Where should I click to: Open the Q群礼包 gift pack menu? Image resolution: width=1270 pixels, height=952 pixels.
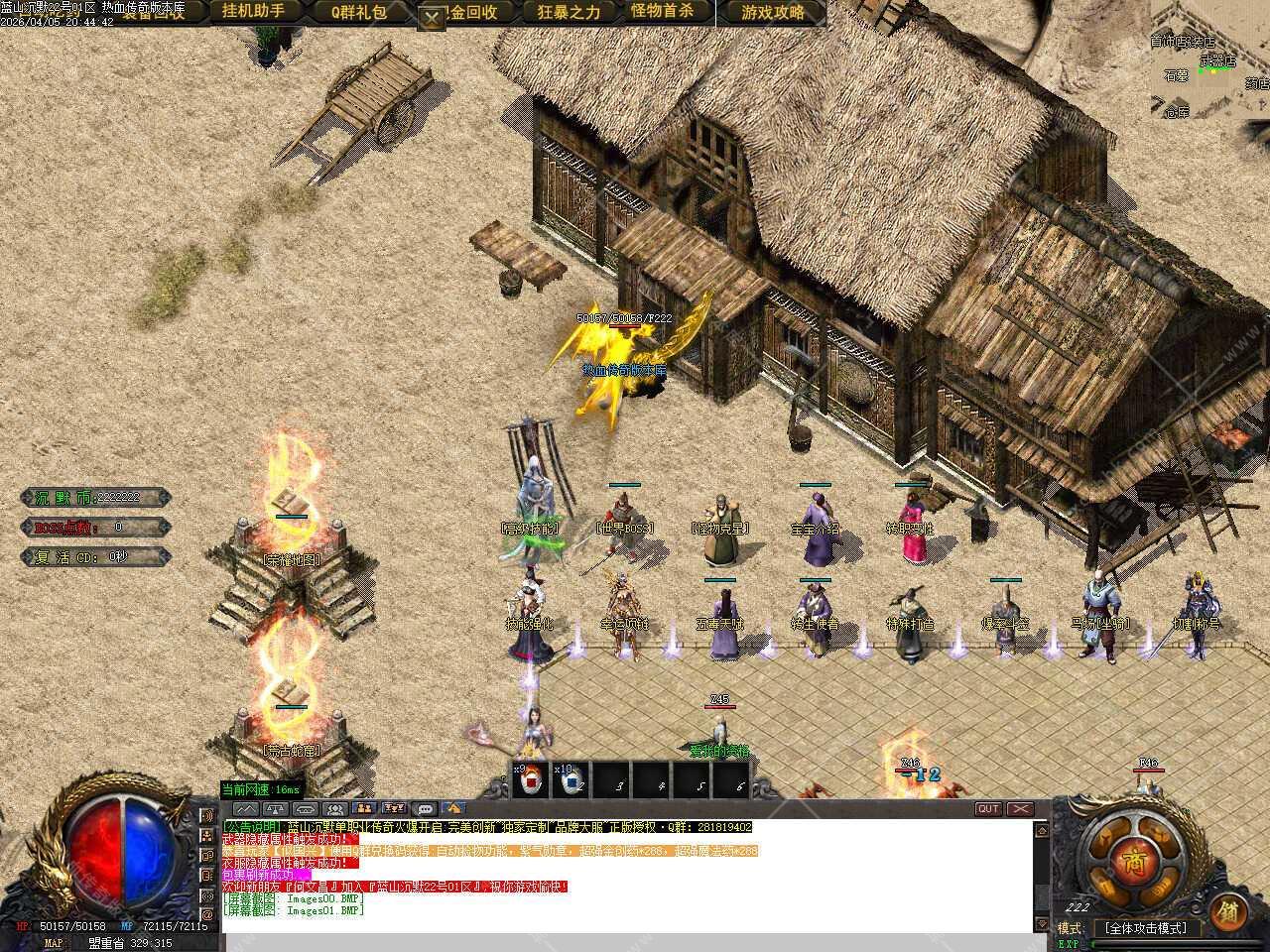(x=358, y=13)
